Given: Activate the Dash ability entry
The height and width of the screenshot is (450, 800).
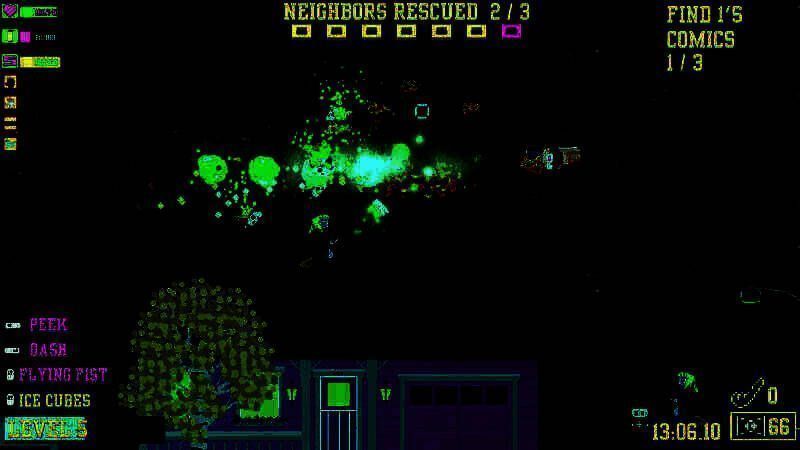Looking at the screenshot, I should click(48, 350).
